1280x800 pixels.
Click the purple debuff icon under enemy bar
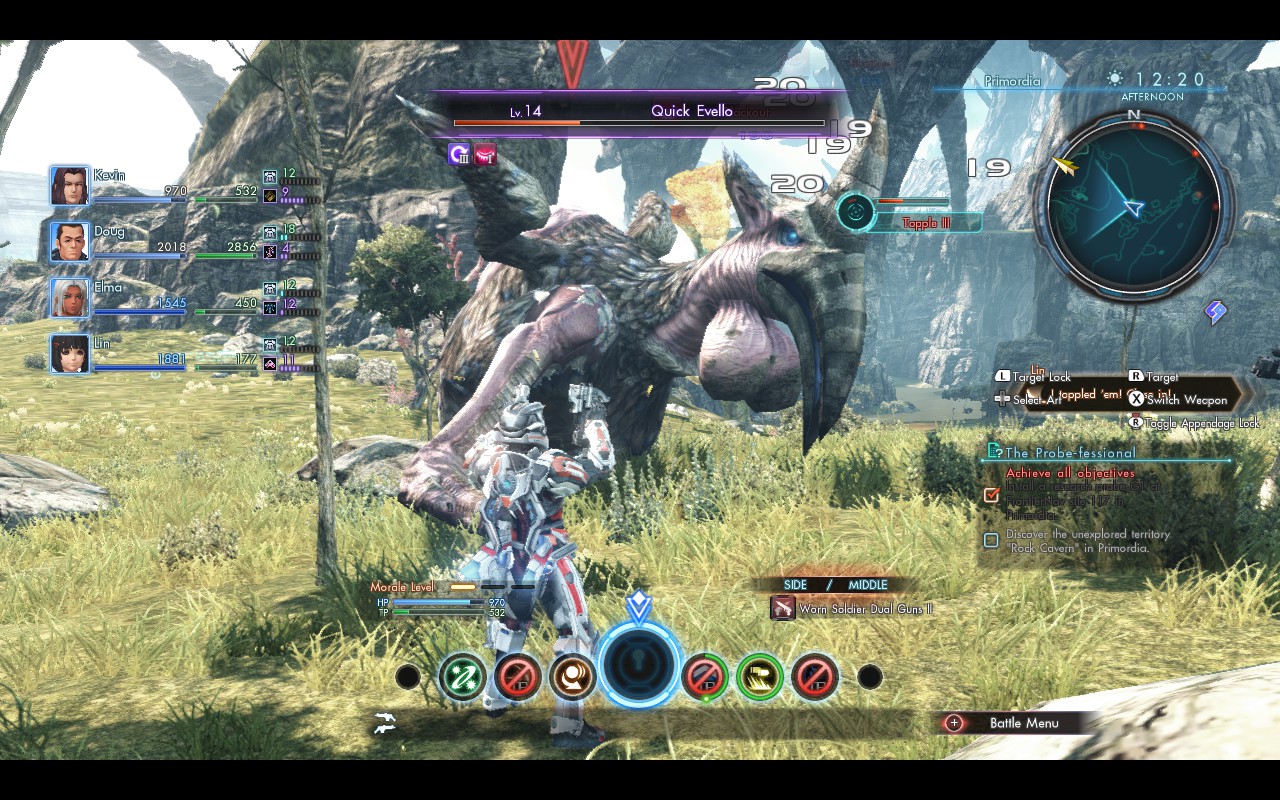459,153
